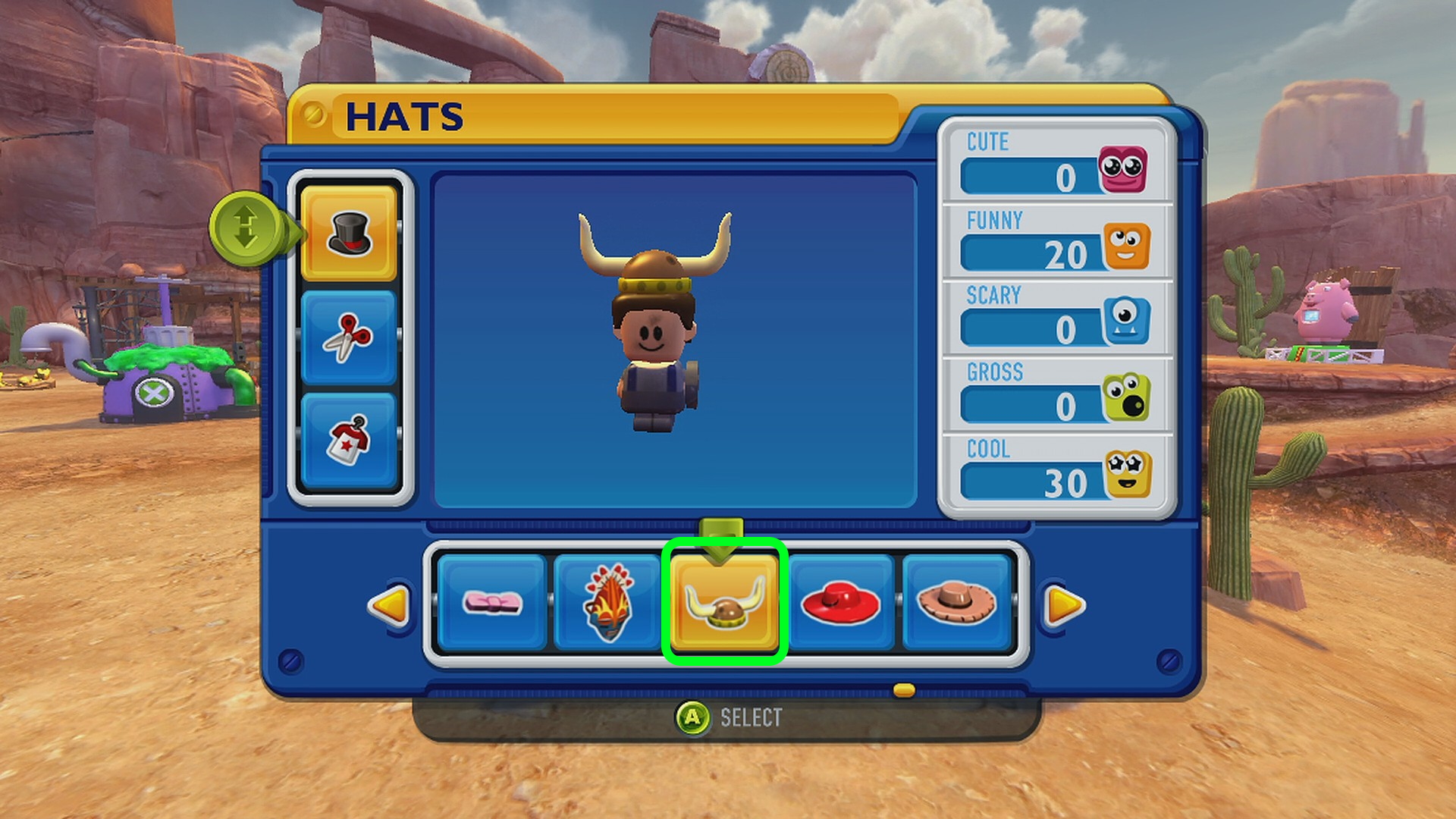
Task: Choose the red cowgirl hat
Action: pos(840,603)
